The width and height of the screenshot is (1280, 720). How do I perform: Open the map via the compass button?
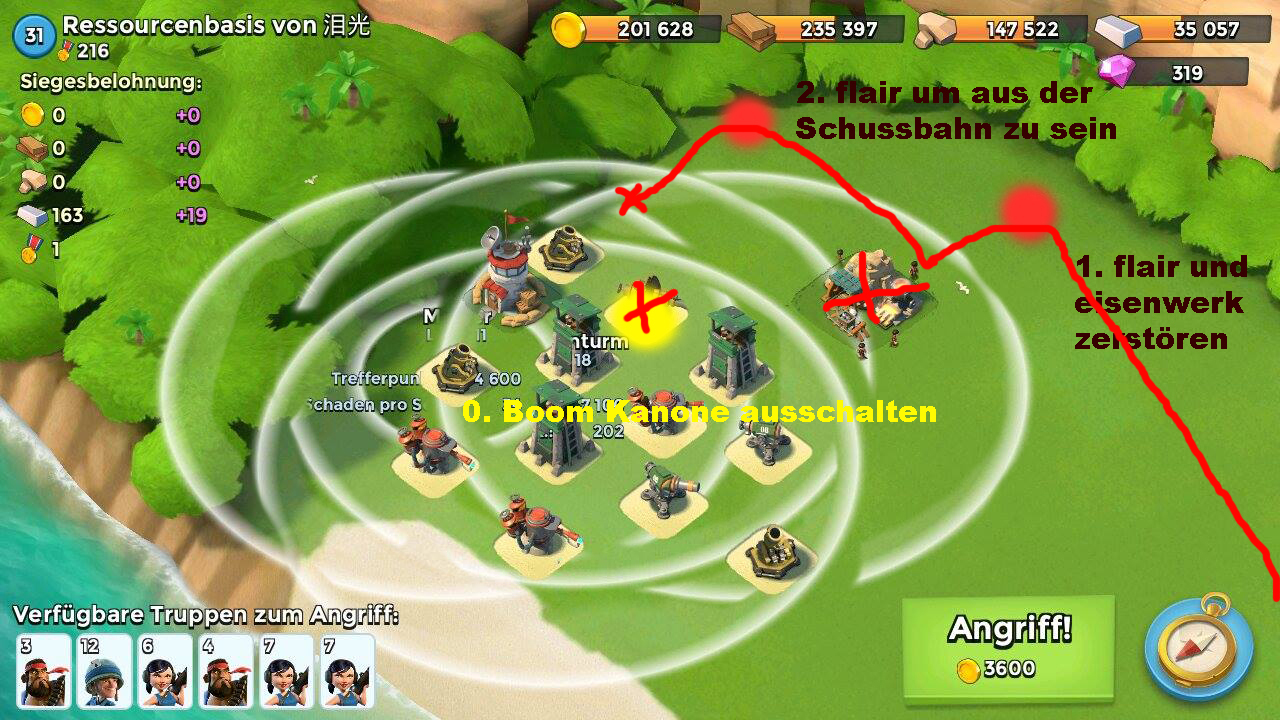click(1198, 647)
